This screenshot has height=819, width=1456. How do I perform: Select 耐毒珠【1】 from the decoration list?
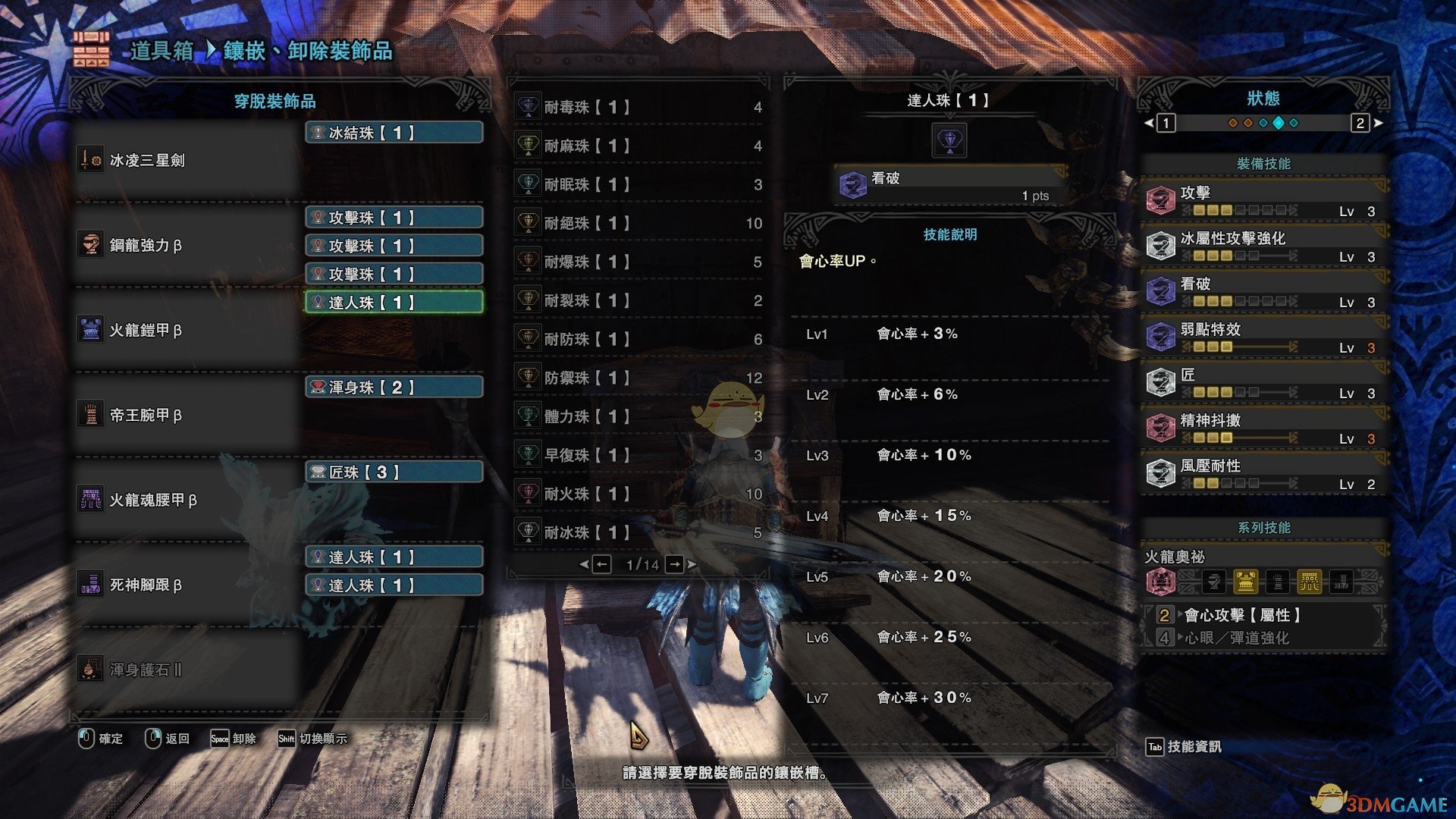tap(639, 108)
